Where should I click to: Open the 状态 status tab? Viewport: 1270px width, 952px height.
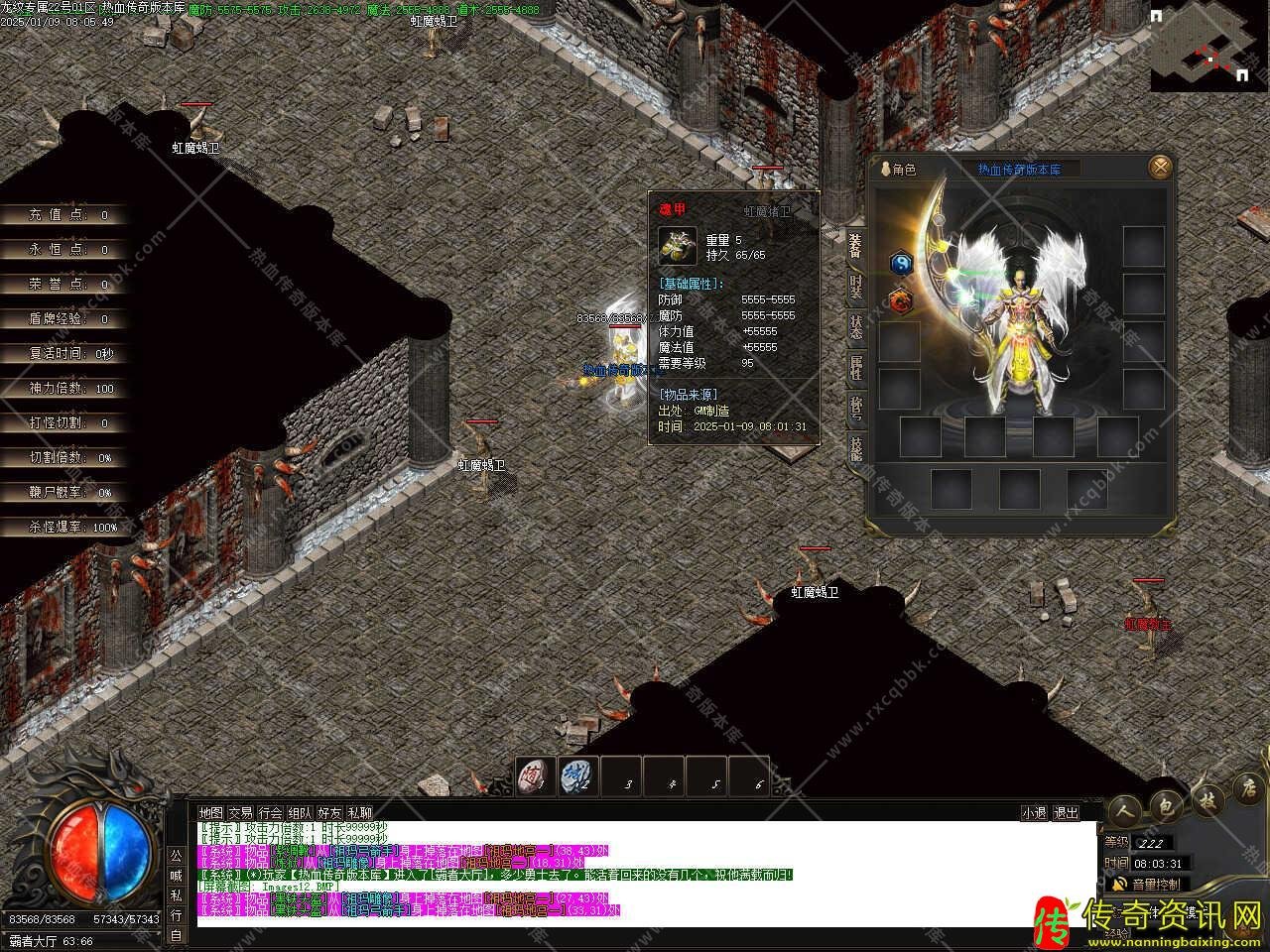(855, 326)
